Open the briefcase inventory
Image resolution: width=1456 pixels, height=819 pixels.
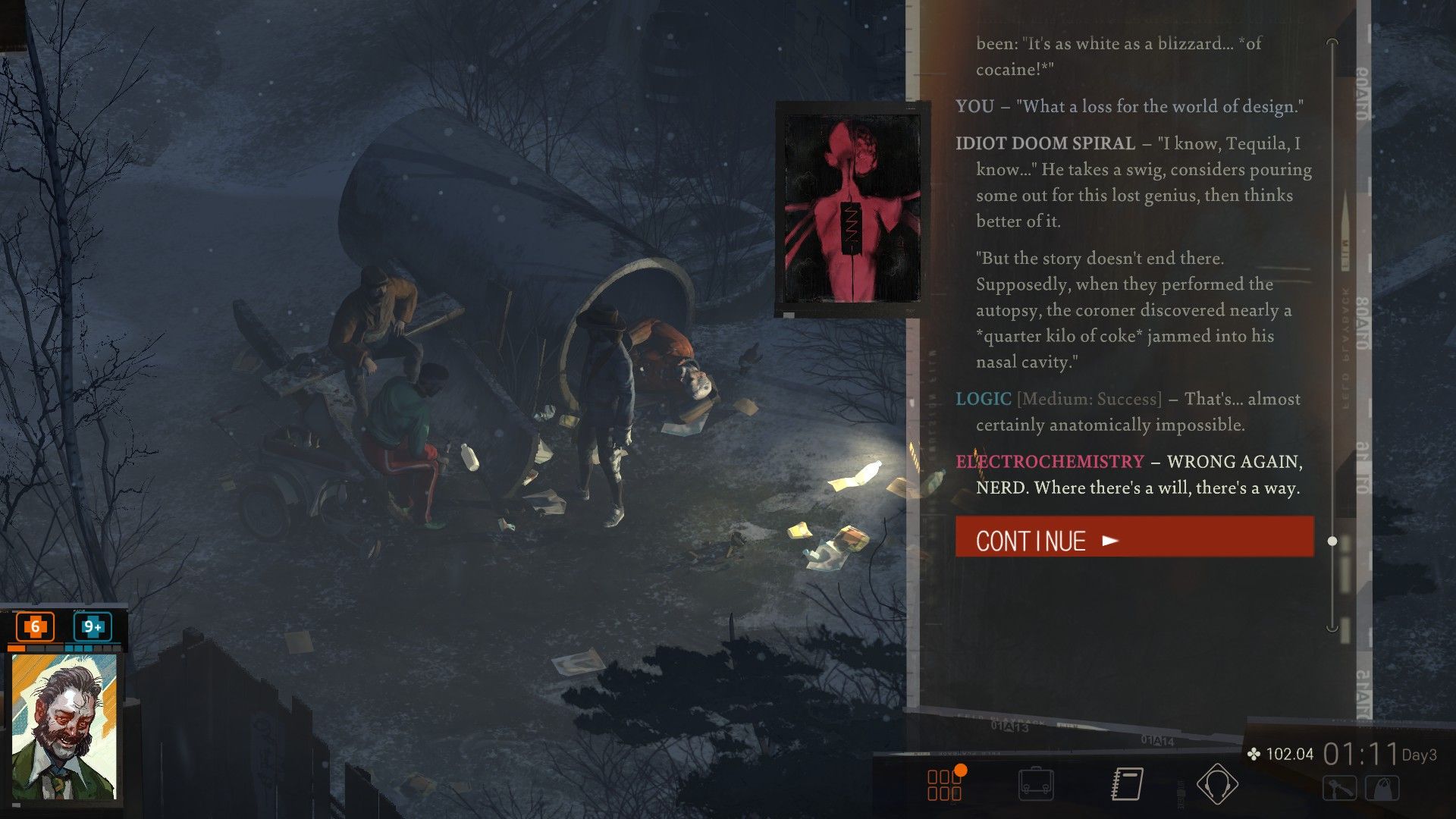tap(1036, 785)
